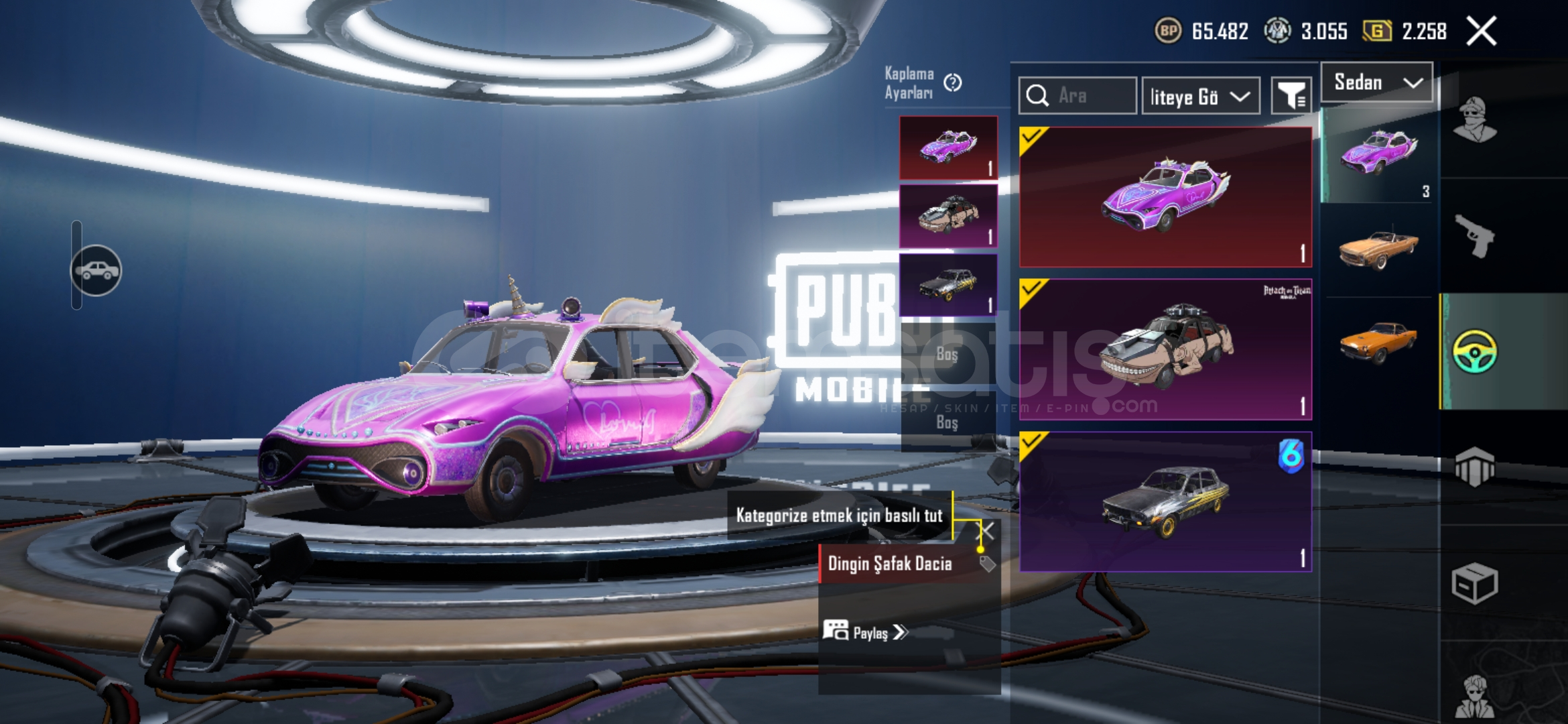Select the Attack on Titan Dacia skin

(x=1165, y=349)
